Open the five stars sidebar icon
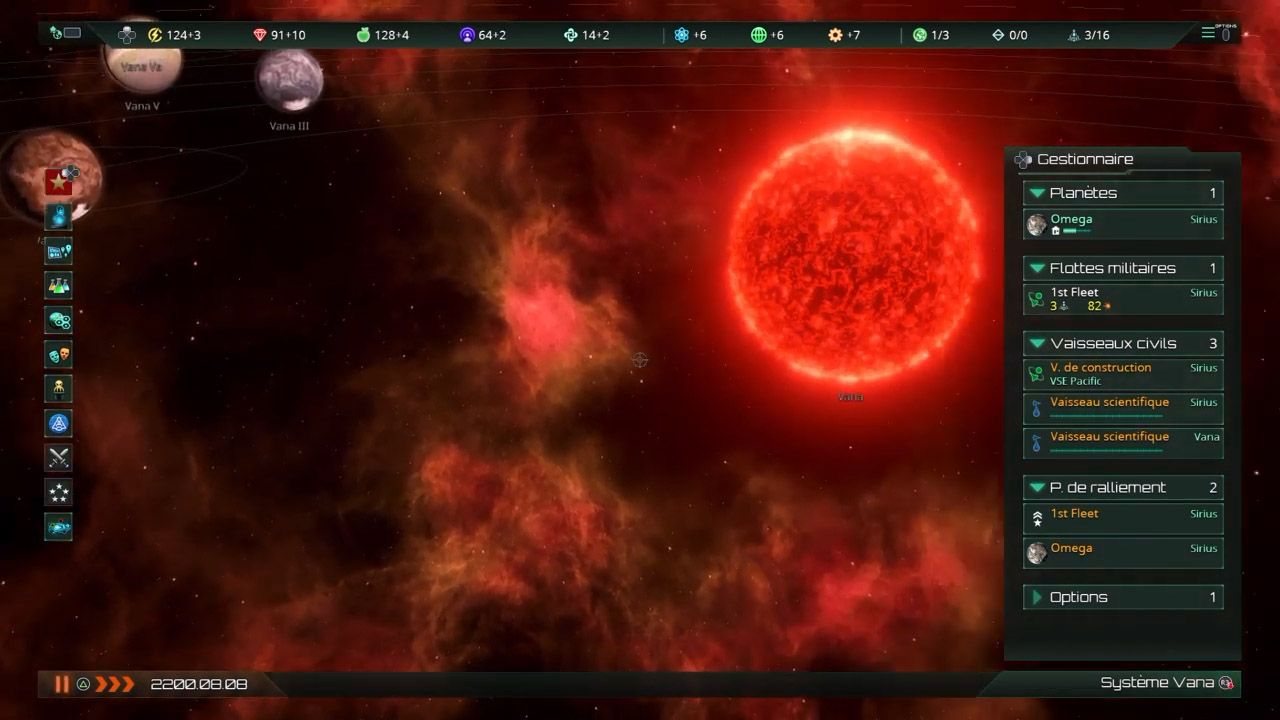This screenshot has height=720, width=1280. pyautogui.click(x=58, y=492)
